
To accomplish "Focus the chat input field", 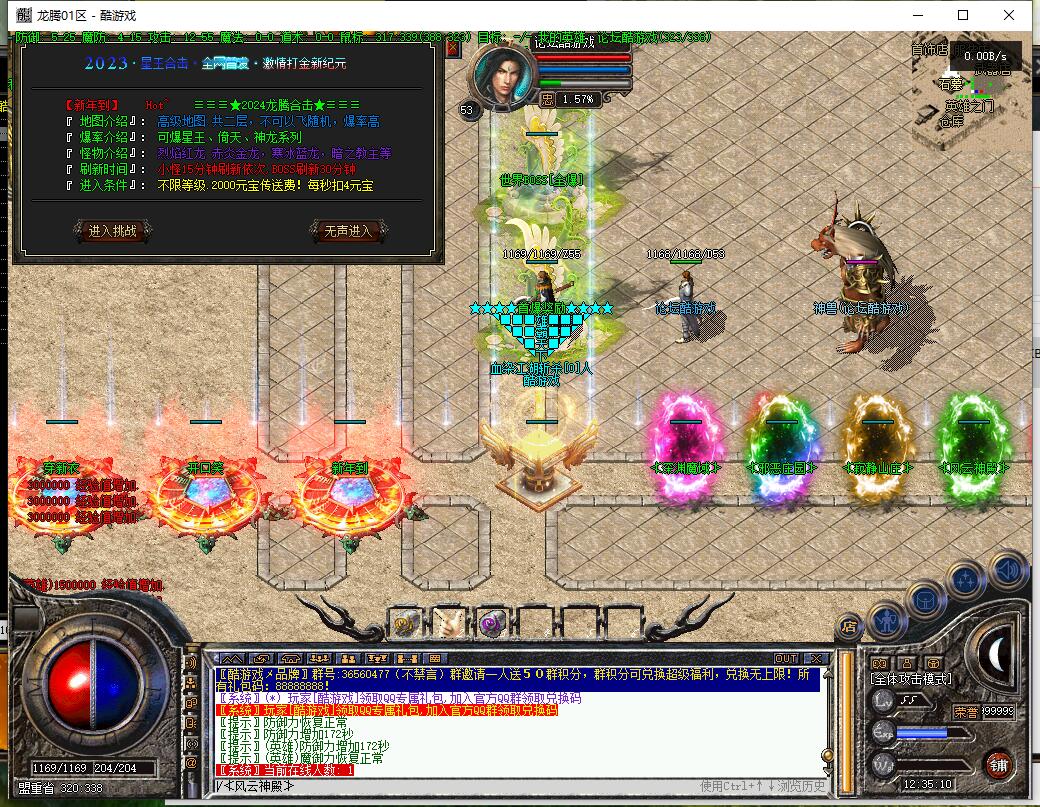I will coord(450,785).
